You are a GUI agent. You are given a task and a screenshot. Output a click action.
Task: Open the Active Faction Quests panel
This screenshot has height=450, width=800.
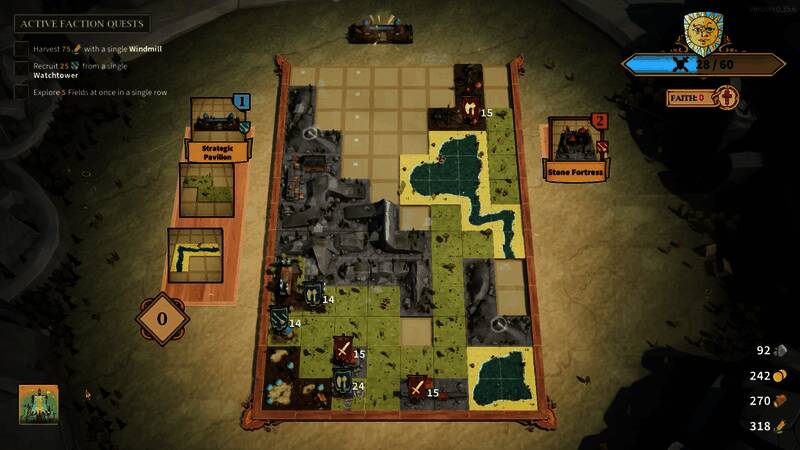click(x=82, y=23)
